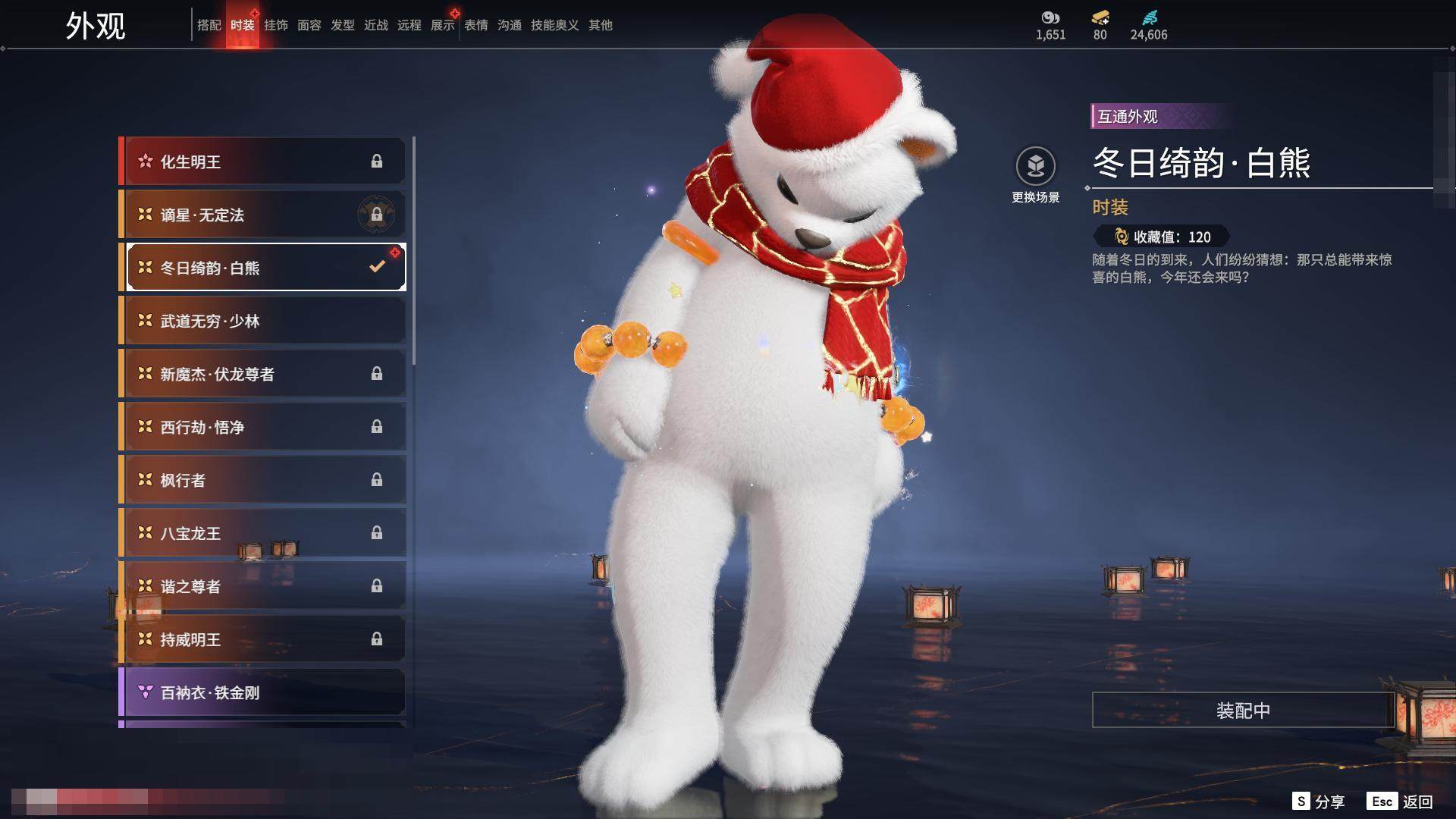The height and width of the screenshot is (819, 1456).
Task: Open the 近战 weapon tab
Action: pos(375,25)
